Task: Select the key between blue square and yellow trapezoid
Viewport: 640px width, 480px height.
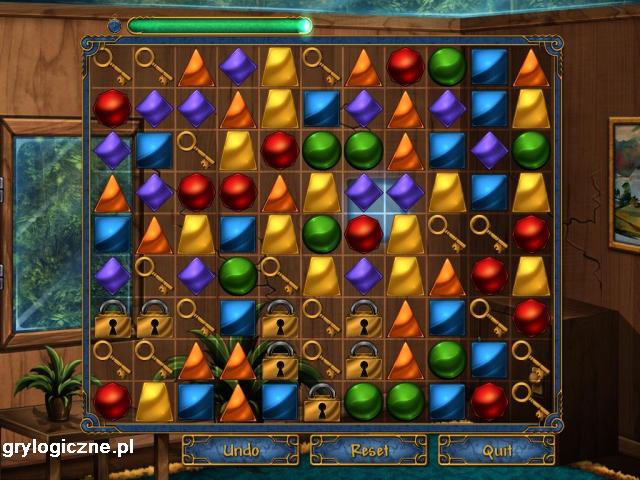Action: point(196,149)
